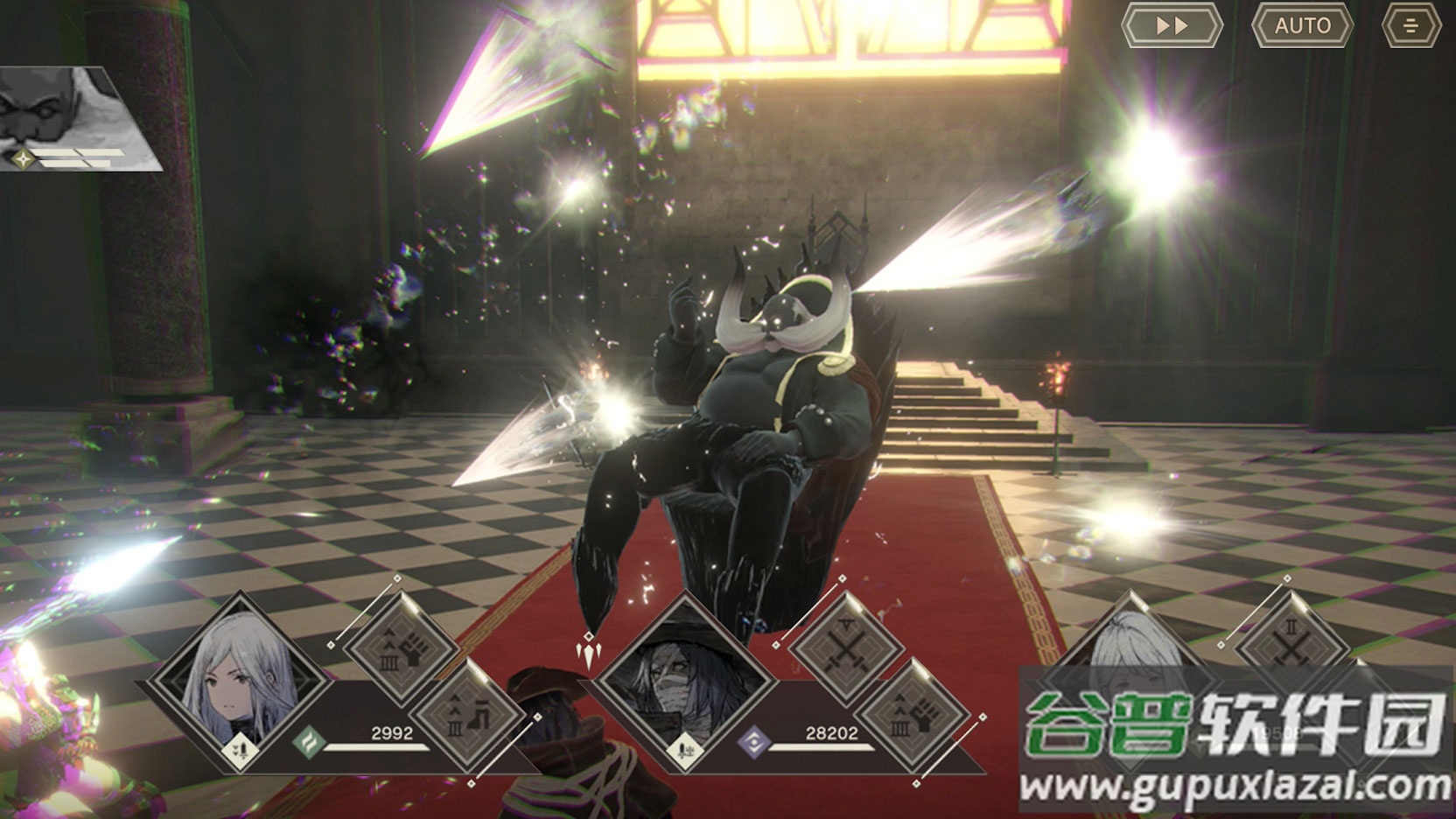Activate the silver-haired girl's fist skill
Image resolution: width=1456 pixels, height=819 pixels.
[x=401, y=647]
